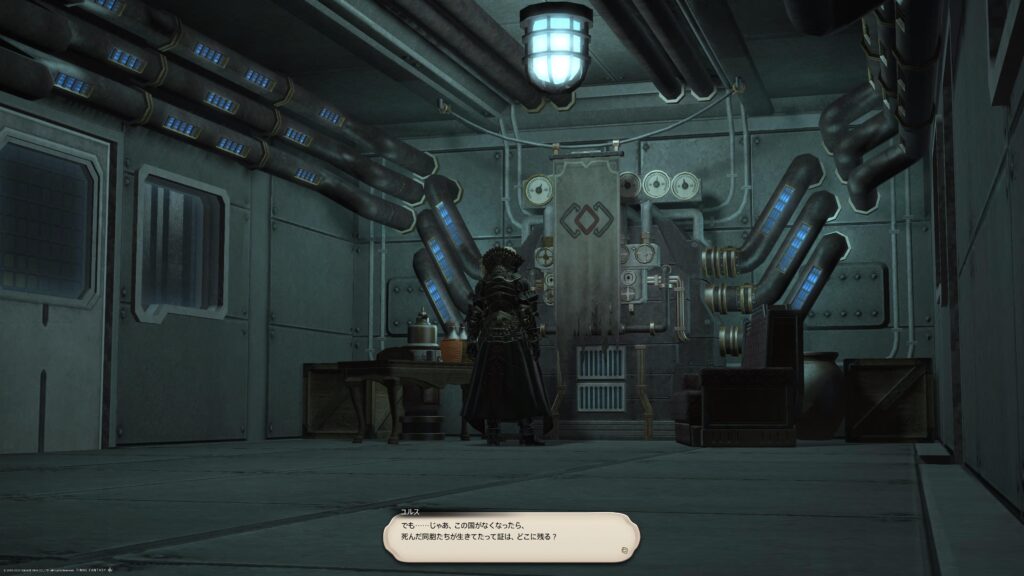Click the dialogue box to continue Jullus's speech
Screen dimensions: 1024x576
[510, 536]
